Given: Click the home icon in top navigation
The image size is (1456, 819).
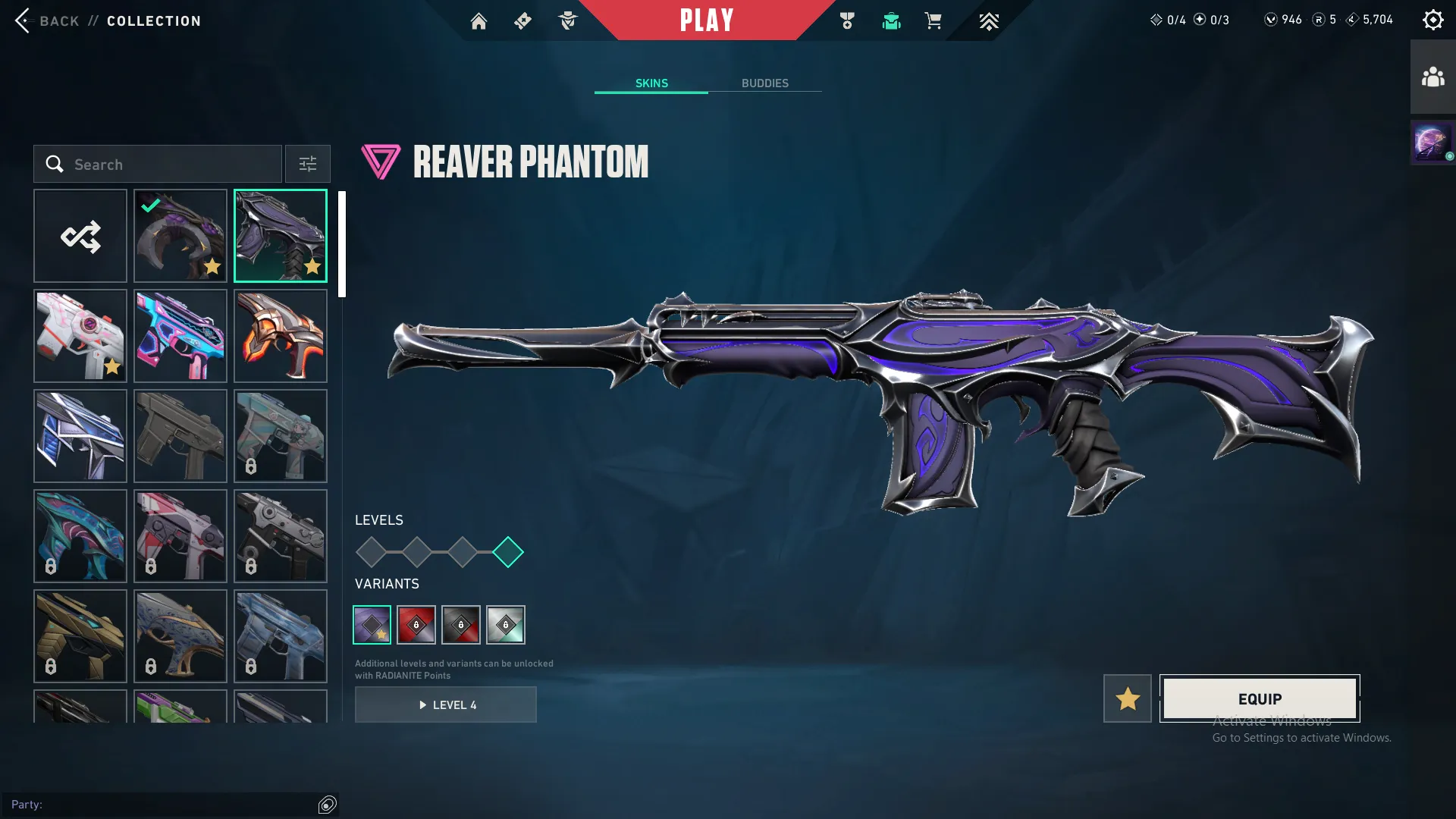Looking at the screenshot, I should tap(479, 20).
